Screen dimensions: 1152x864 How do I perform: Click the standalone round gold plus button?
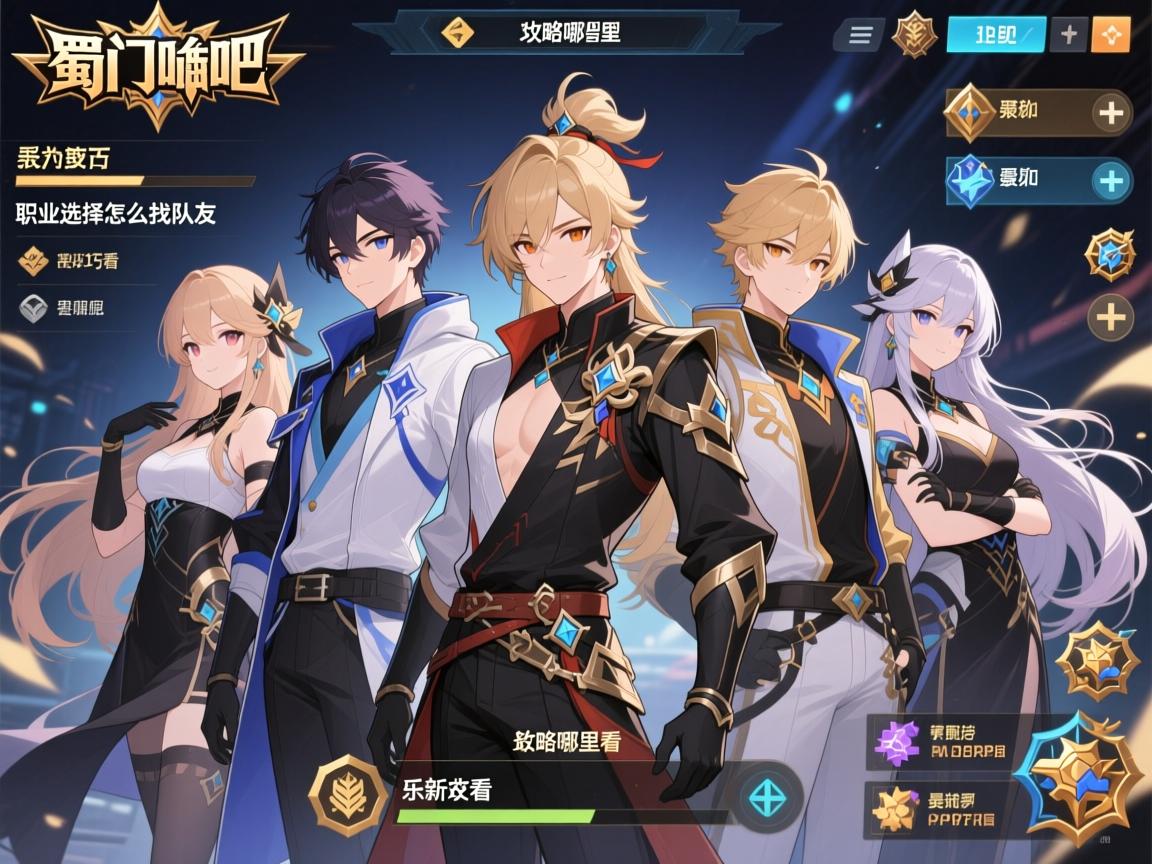point(1110,318)
